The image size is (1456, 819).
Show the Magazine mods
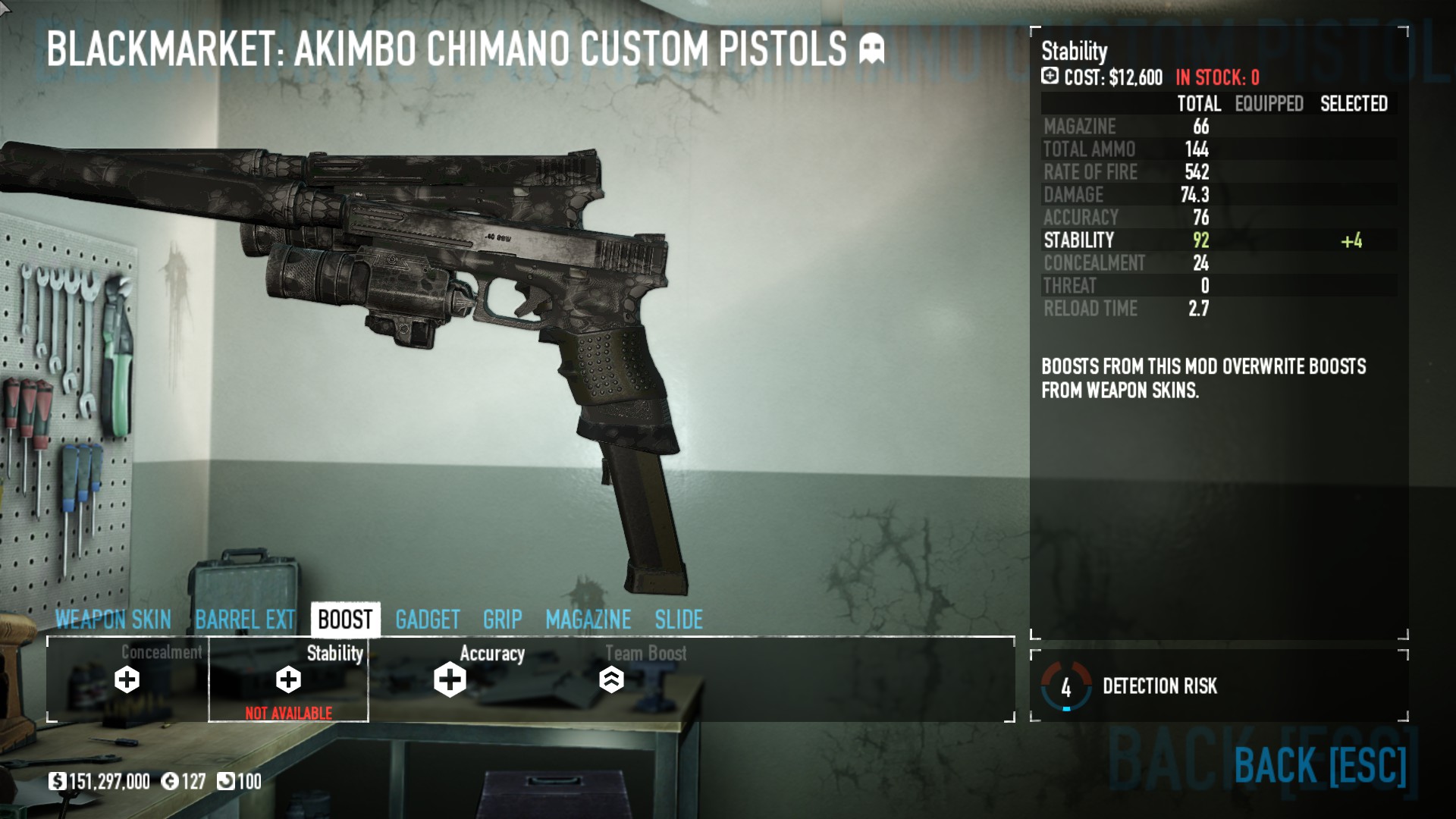click(x=588, y=620)
